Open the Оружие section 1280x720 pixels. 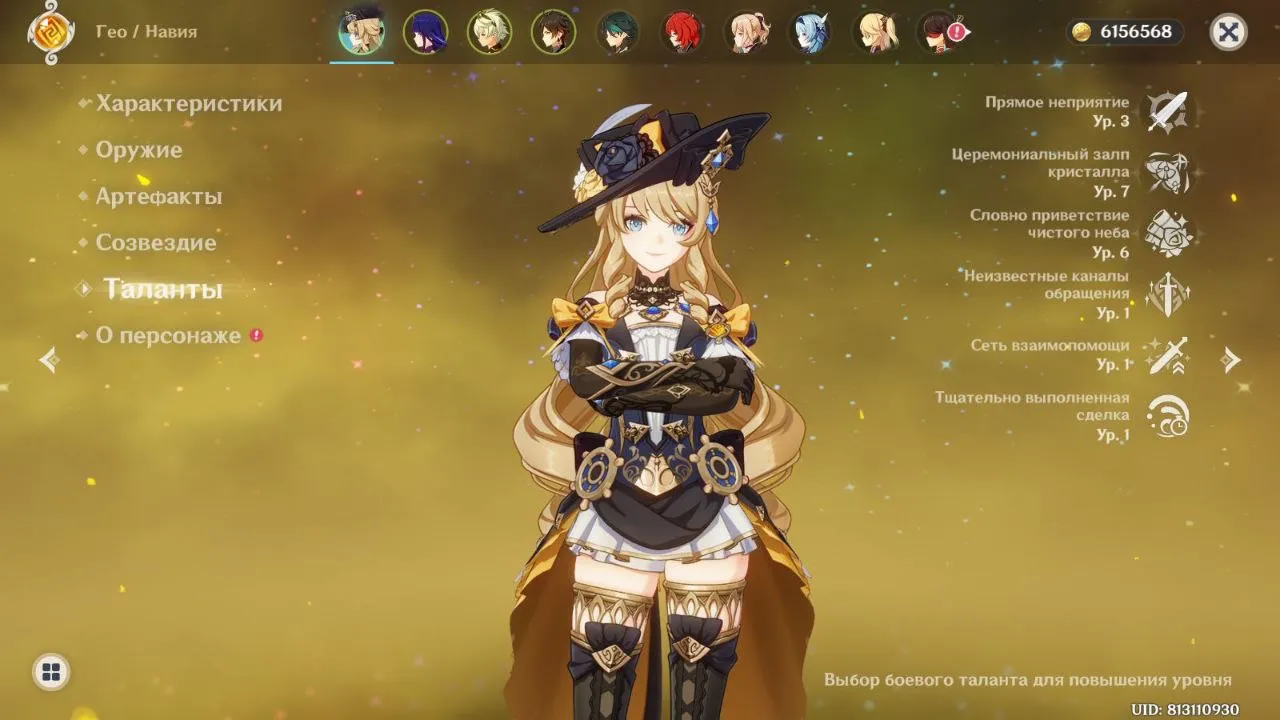[x=139, y=150]
